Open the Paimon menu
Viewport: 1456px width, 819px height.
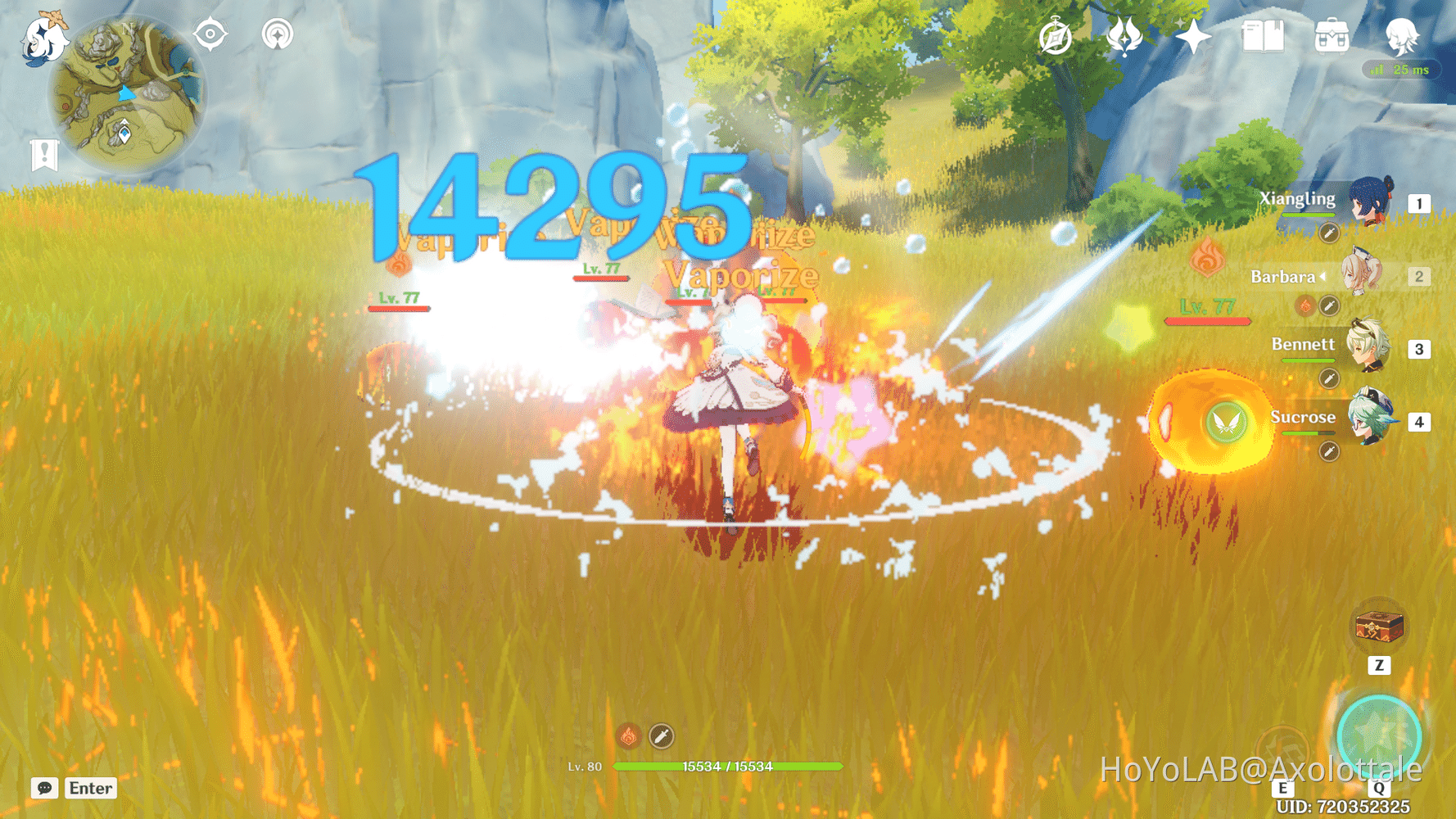[x=43, y=38]
